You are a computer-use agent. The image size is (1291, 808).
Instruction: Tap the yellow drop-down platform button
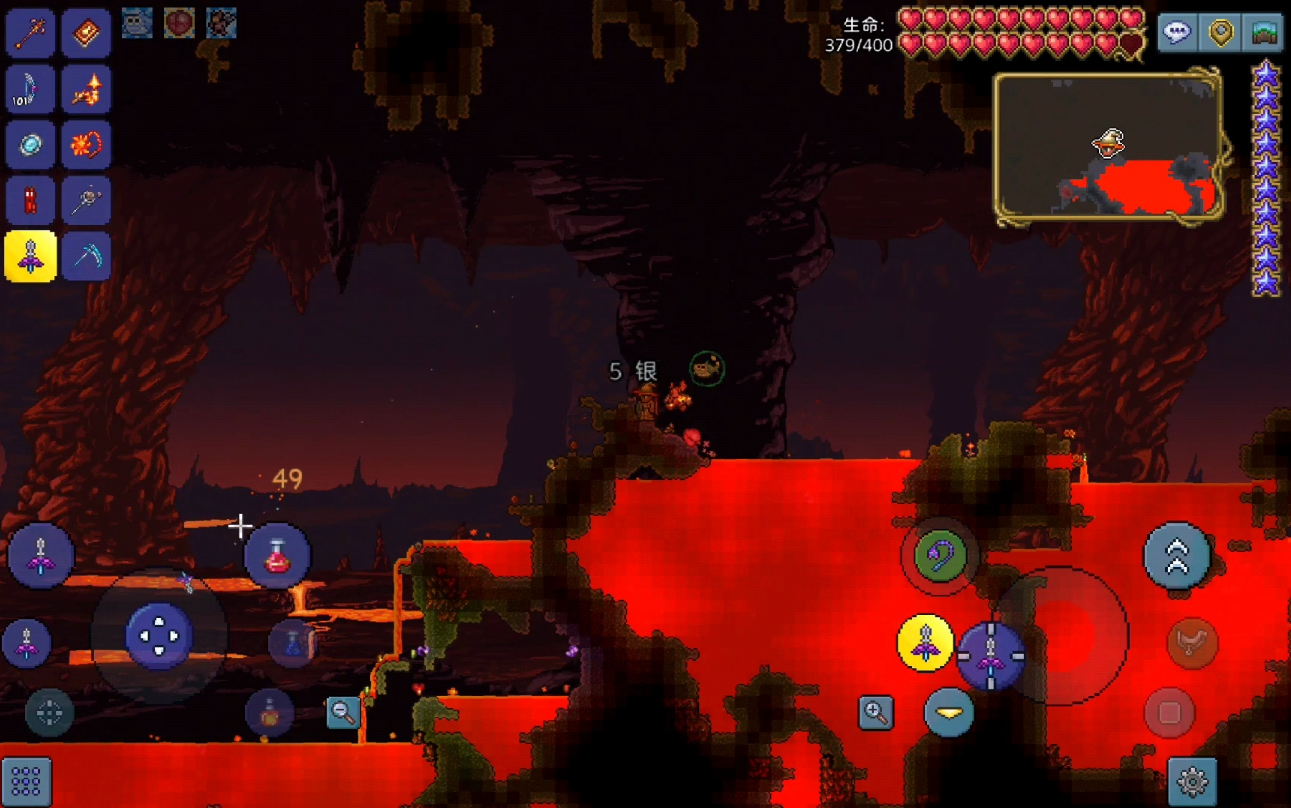[949, 713]
